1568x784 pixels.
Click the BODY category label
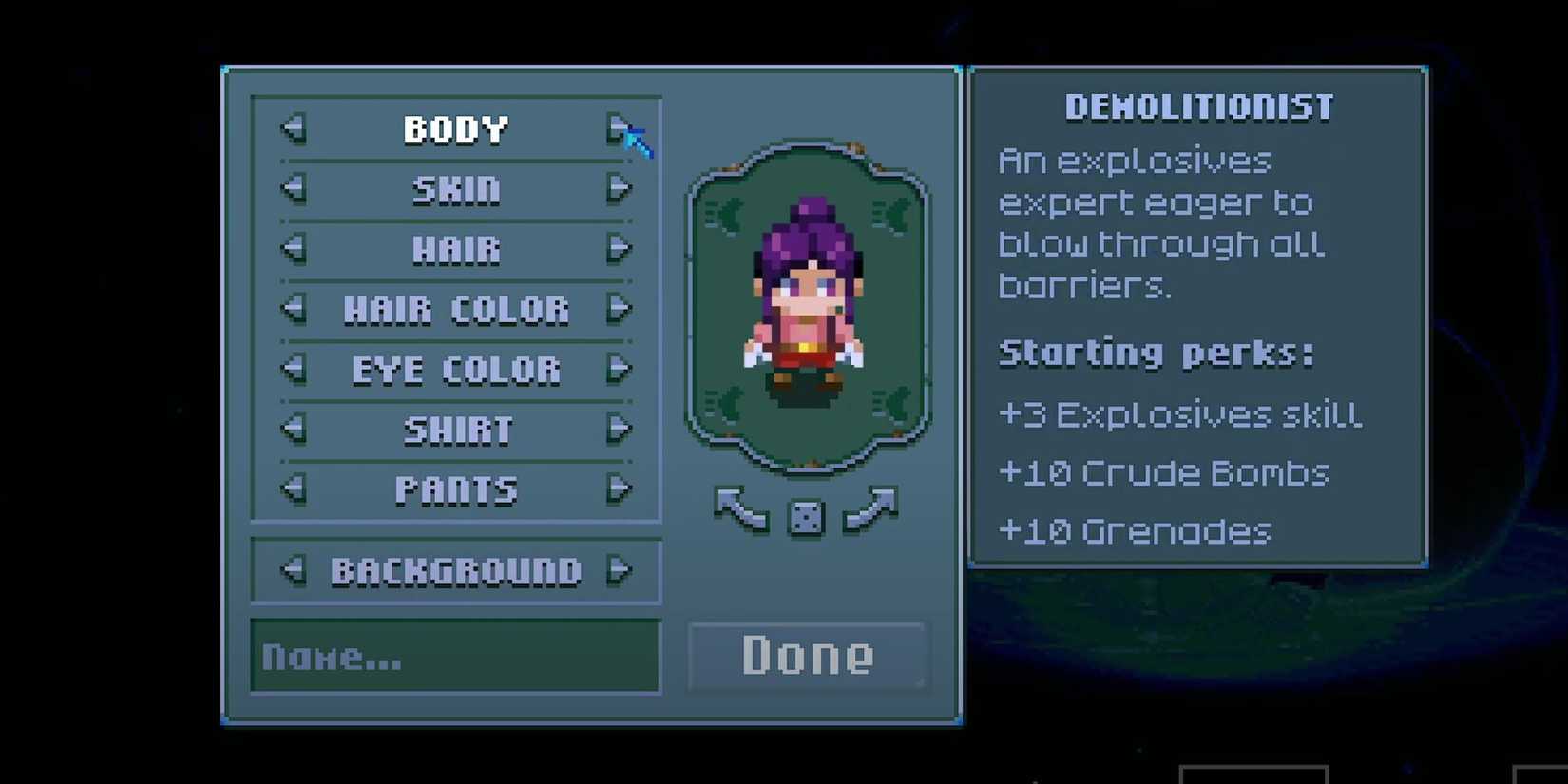[456, 128]
